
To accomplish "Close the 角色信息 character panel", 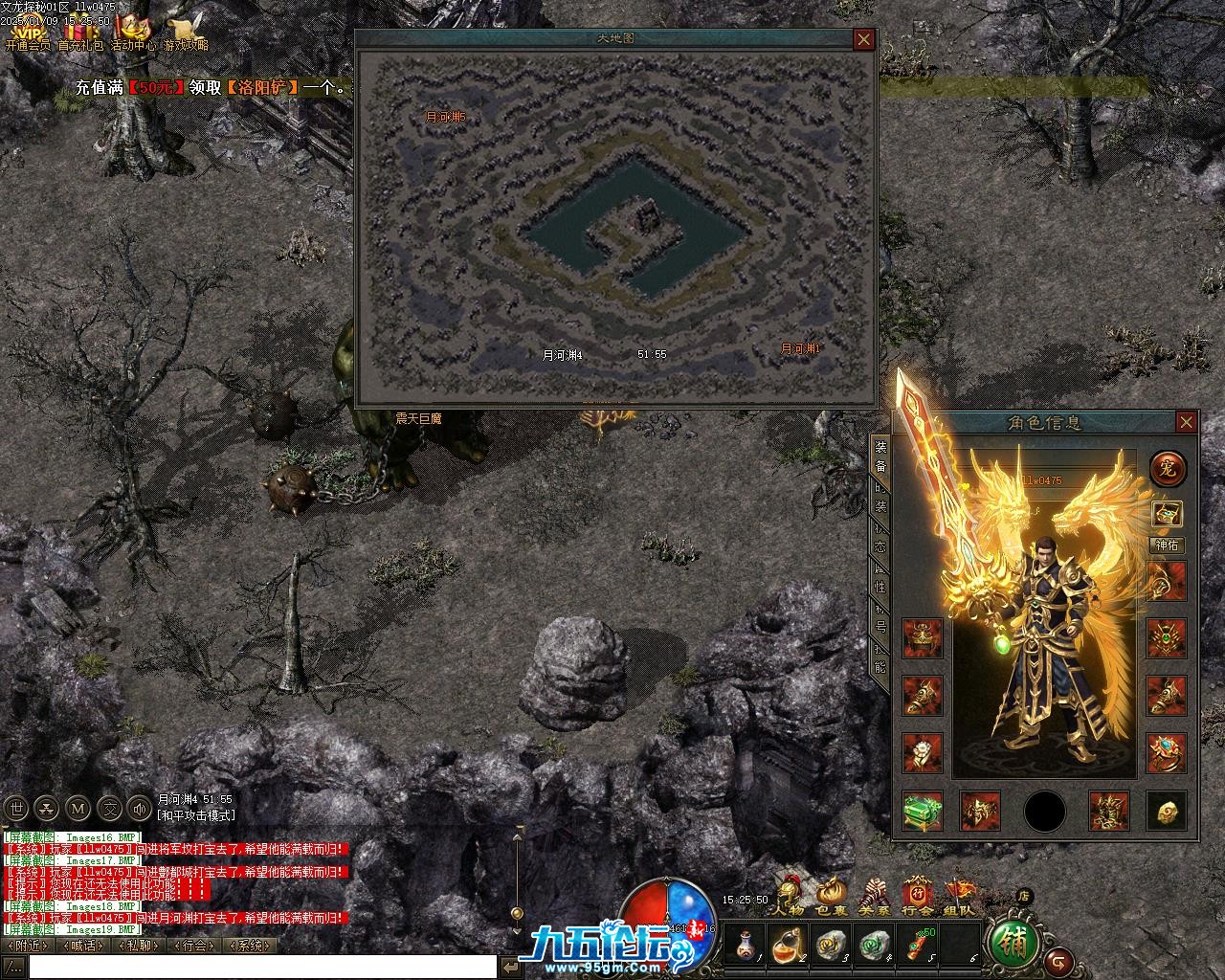I will [1186, 422].
